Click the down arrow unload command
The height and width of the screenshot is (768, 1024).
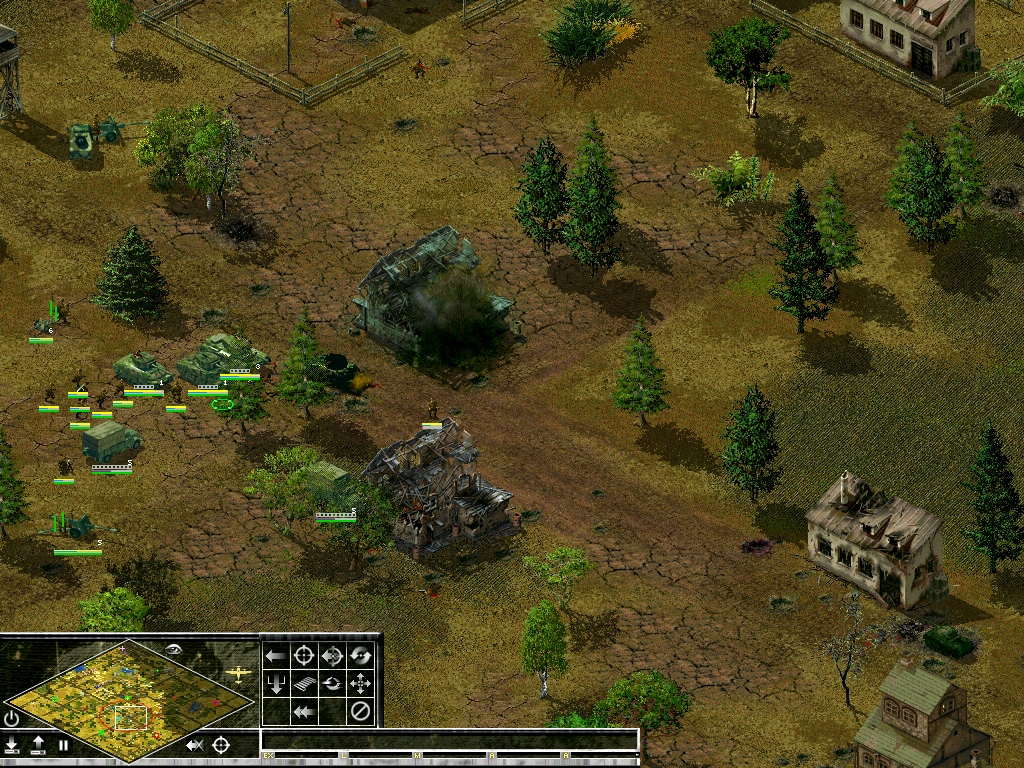276,684
